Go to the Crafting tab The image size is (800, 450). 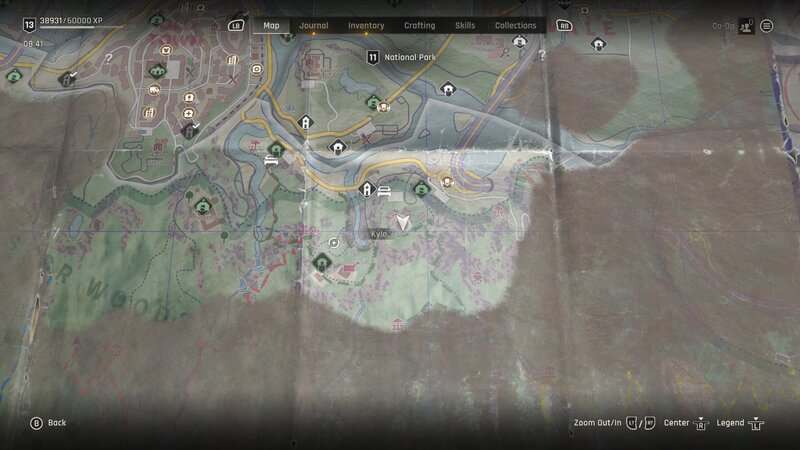[x=419, y=26]
